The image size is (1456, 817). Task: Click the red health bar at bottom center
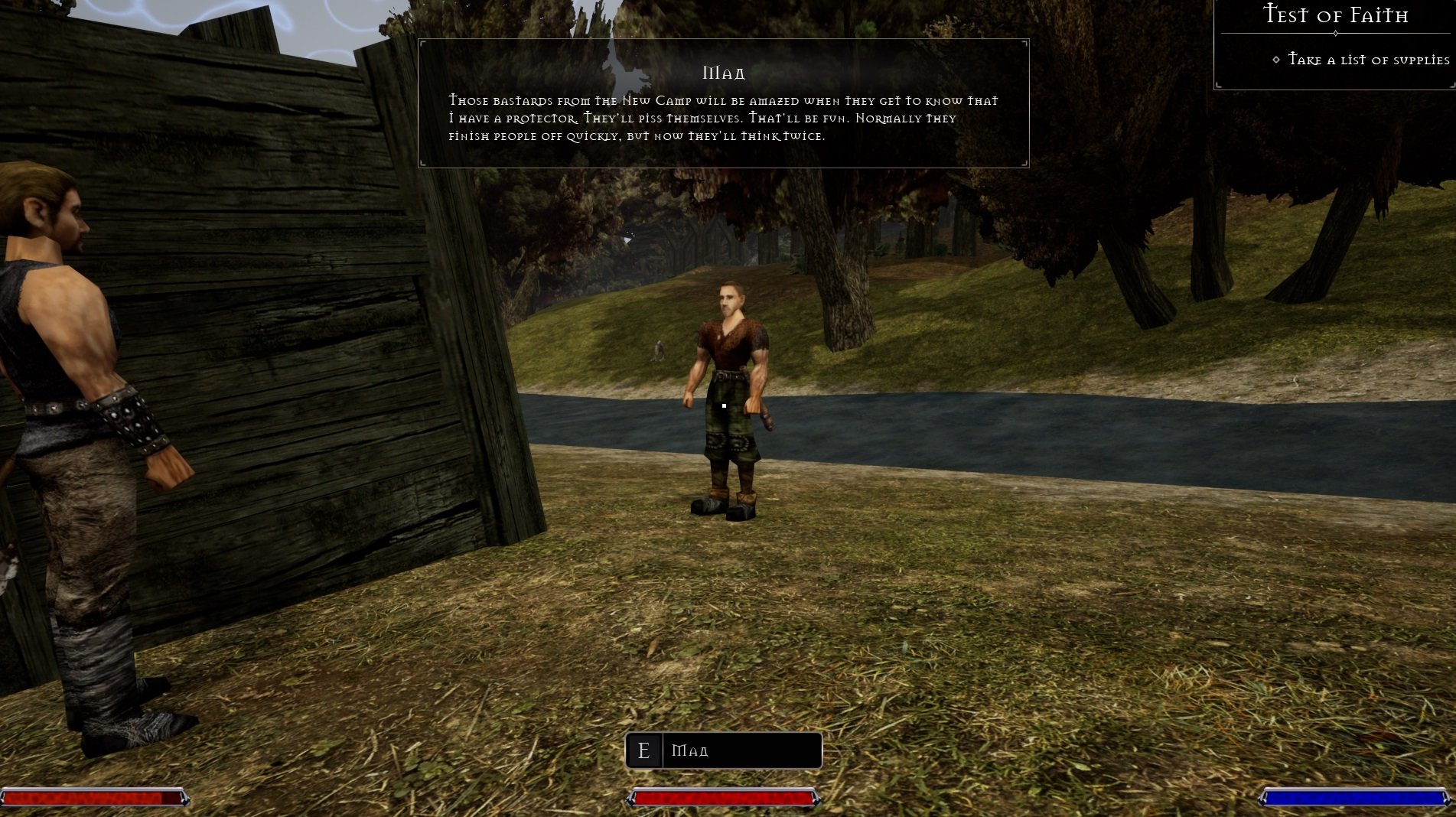pyautogui.click(x=722, y=799)
